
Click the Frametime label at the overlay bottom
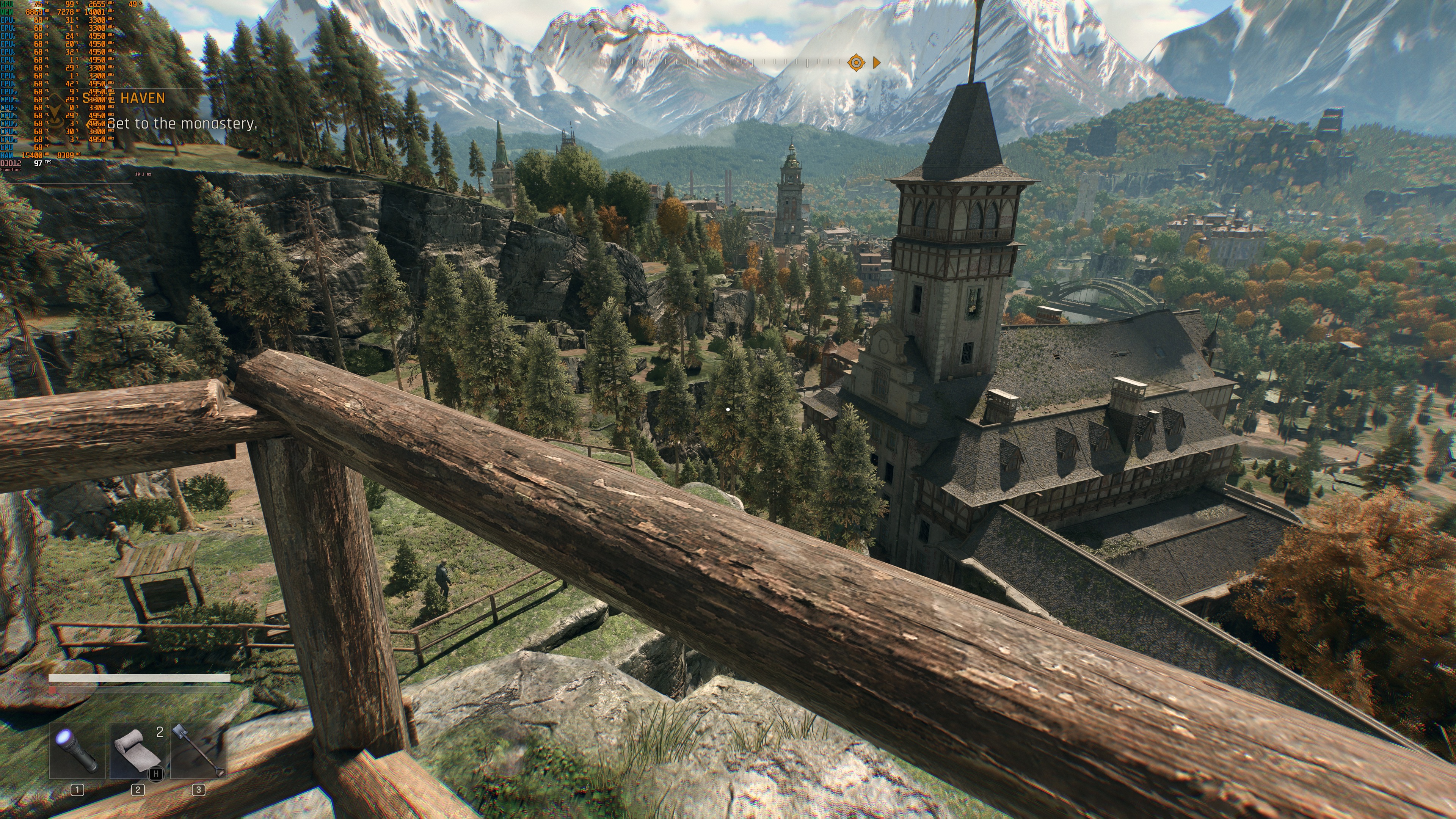(10, 169)
